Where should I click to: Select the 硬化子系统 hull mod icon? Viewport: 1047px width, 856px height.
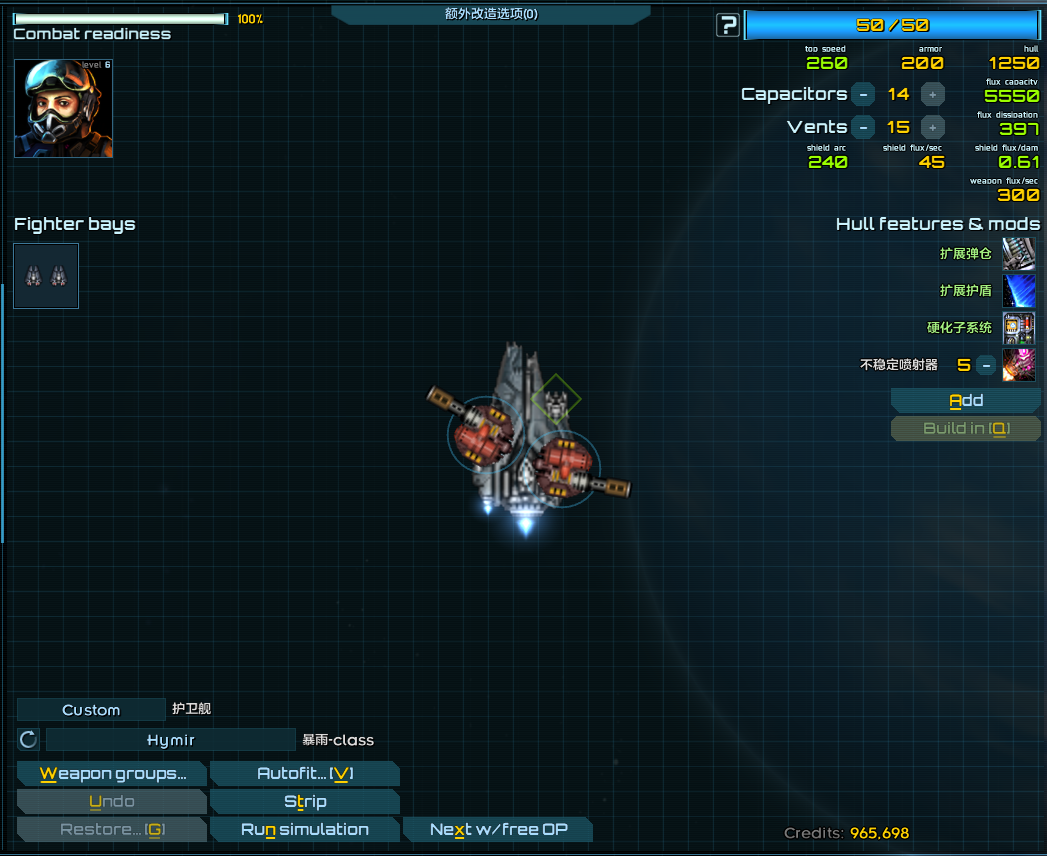1018,328
